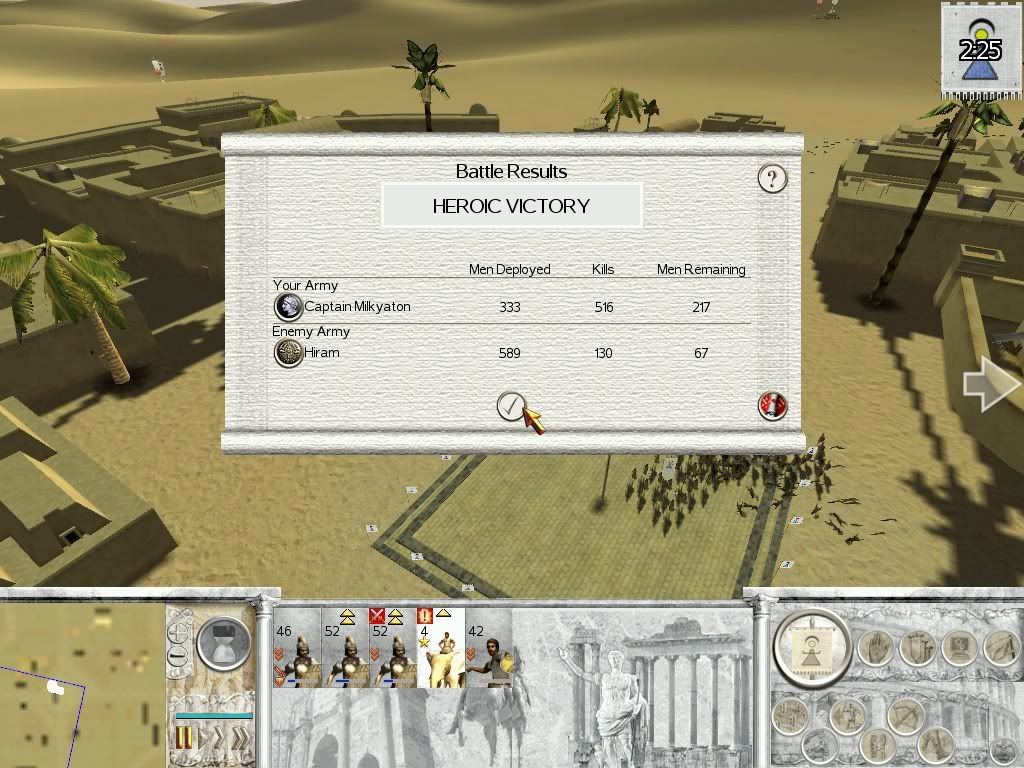Image resolution: width=1024 pixels, height=768 pixels.
Task: Set battle speed to triple arrows
Action: (241, 739)
